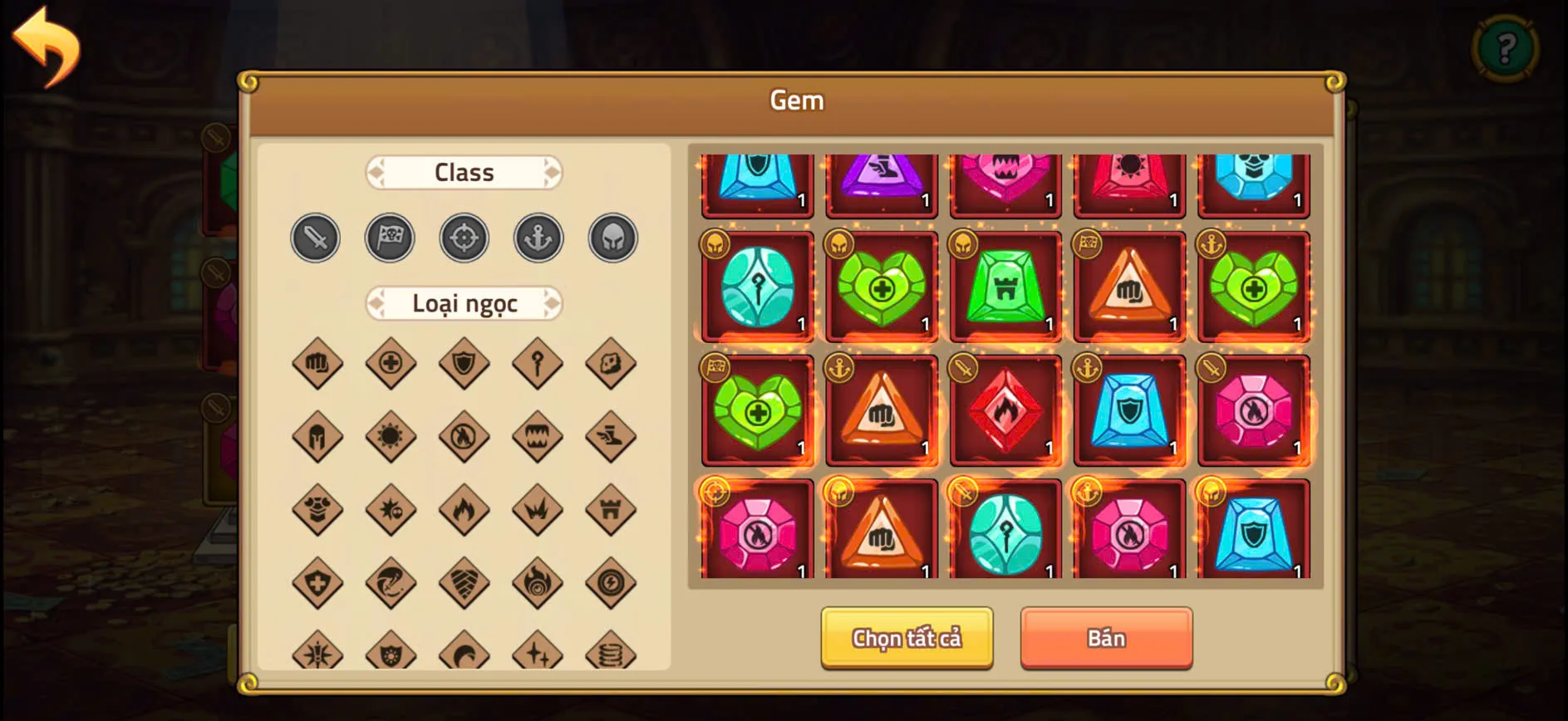Toggle the boot gem type filter

(x=612, y=436)
